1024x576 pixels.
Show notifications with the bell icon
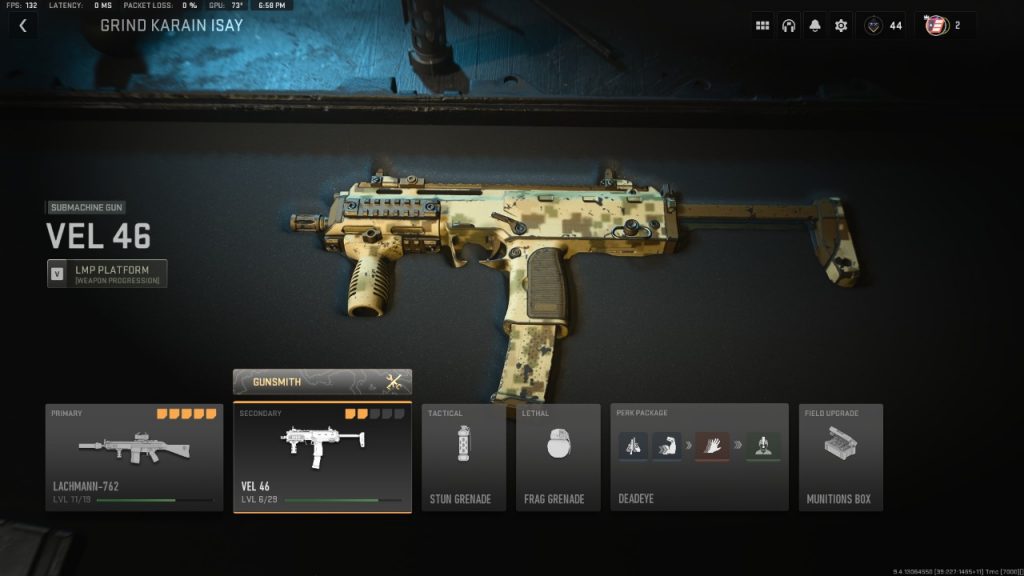[x=815, y=25]
